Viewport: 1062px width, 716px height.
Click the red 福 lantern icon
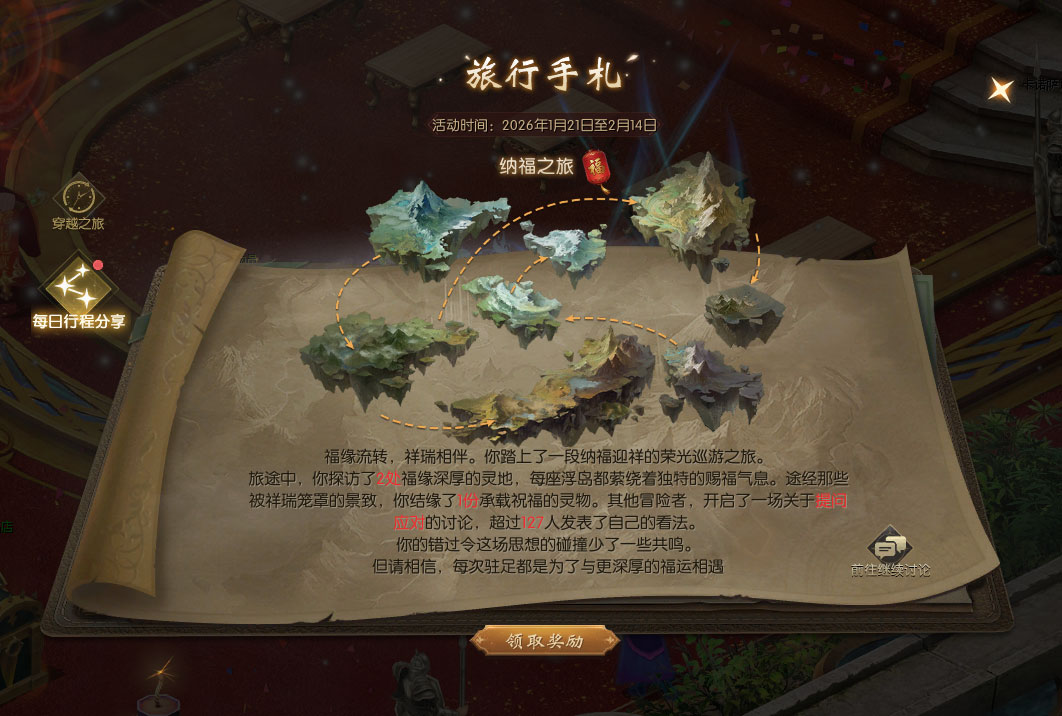(596, 167)
